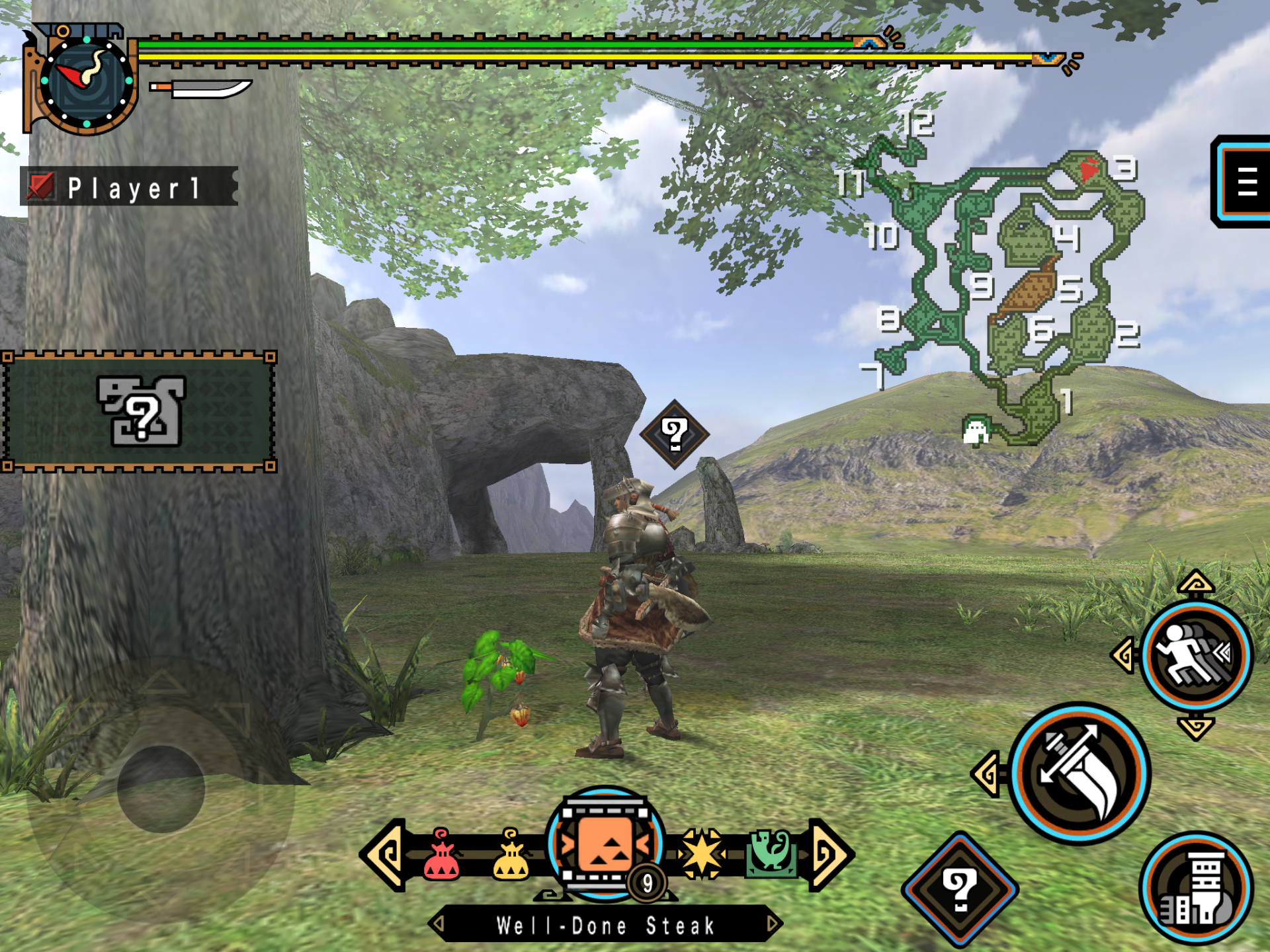Tap small right arrow on item name
The image size is (1270, 952).
click(x=772, y=924)
